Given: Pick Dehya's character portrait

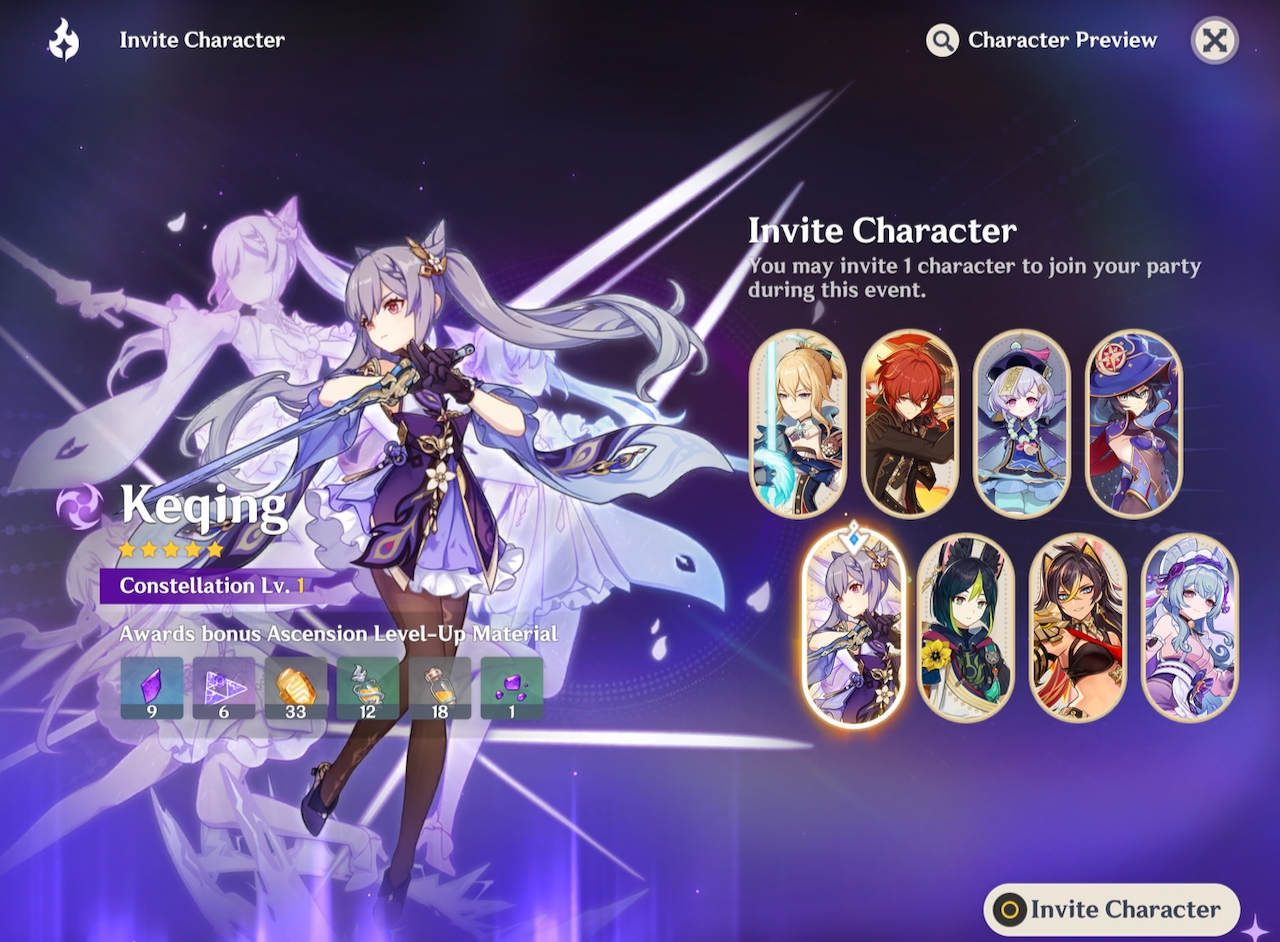Looking at the screenshot, I should pos(1078,628).
